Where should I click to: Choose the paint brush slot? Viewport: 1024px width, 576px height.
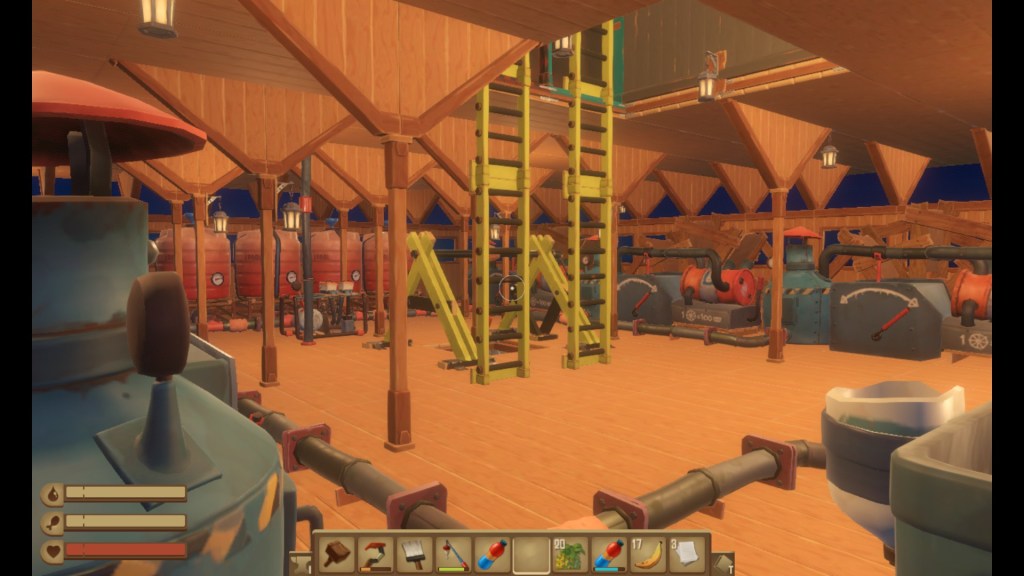tap(415, 553)
